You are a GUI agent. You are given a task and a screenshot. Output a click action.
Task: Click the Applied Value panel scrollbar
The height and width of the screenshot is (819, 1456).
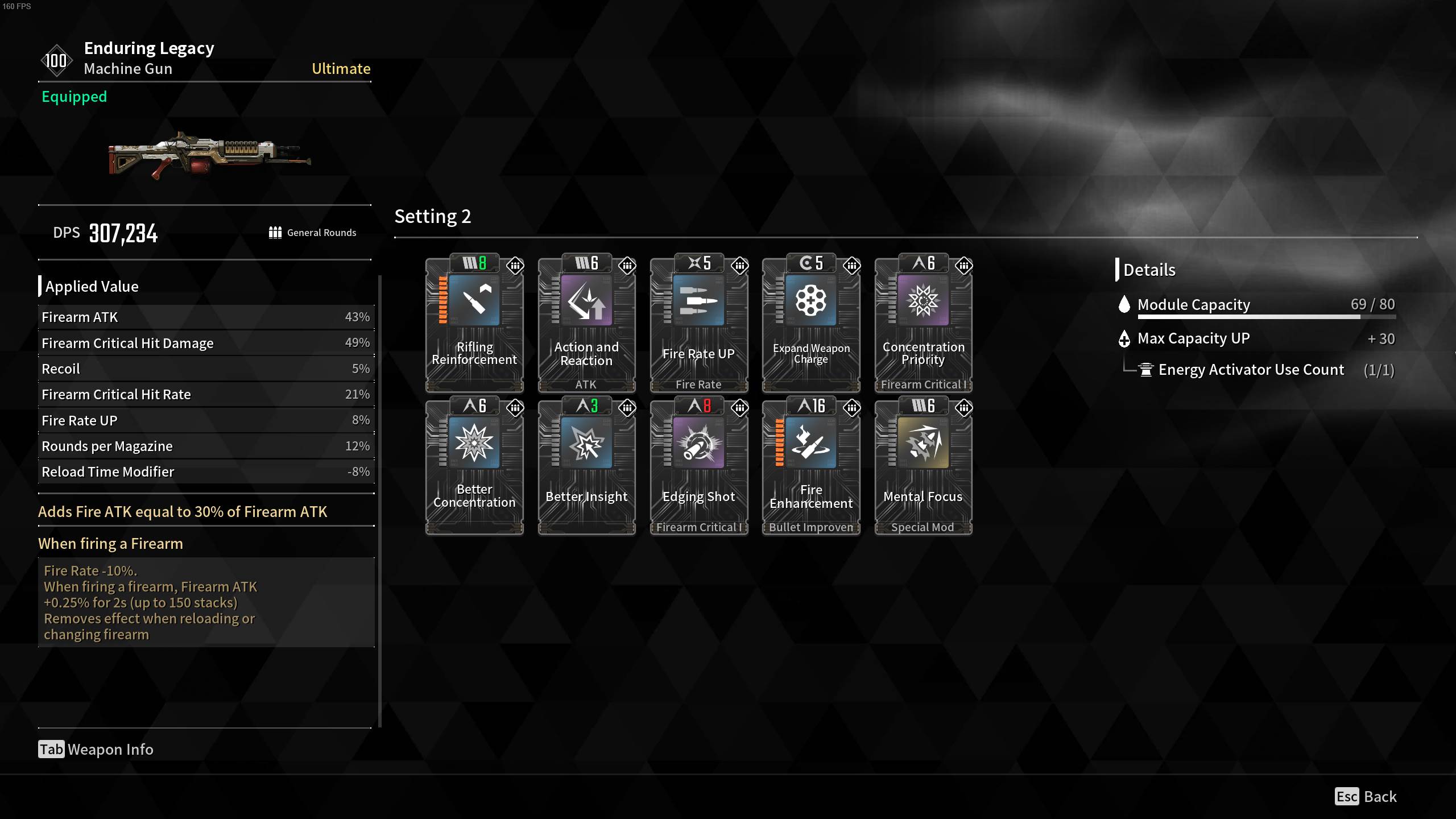(x=379, y=500)
